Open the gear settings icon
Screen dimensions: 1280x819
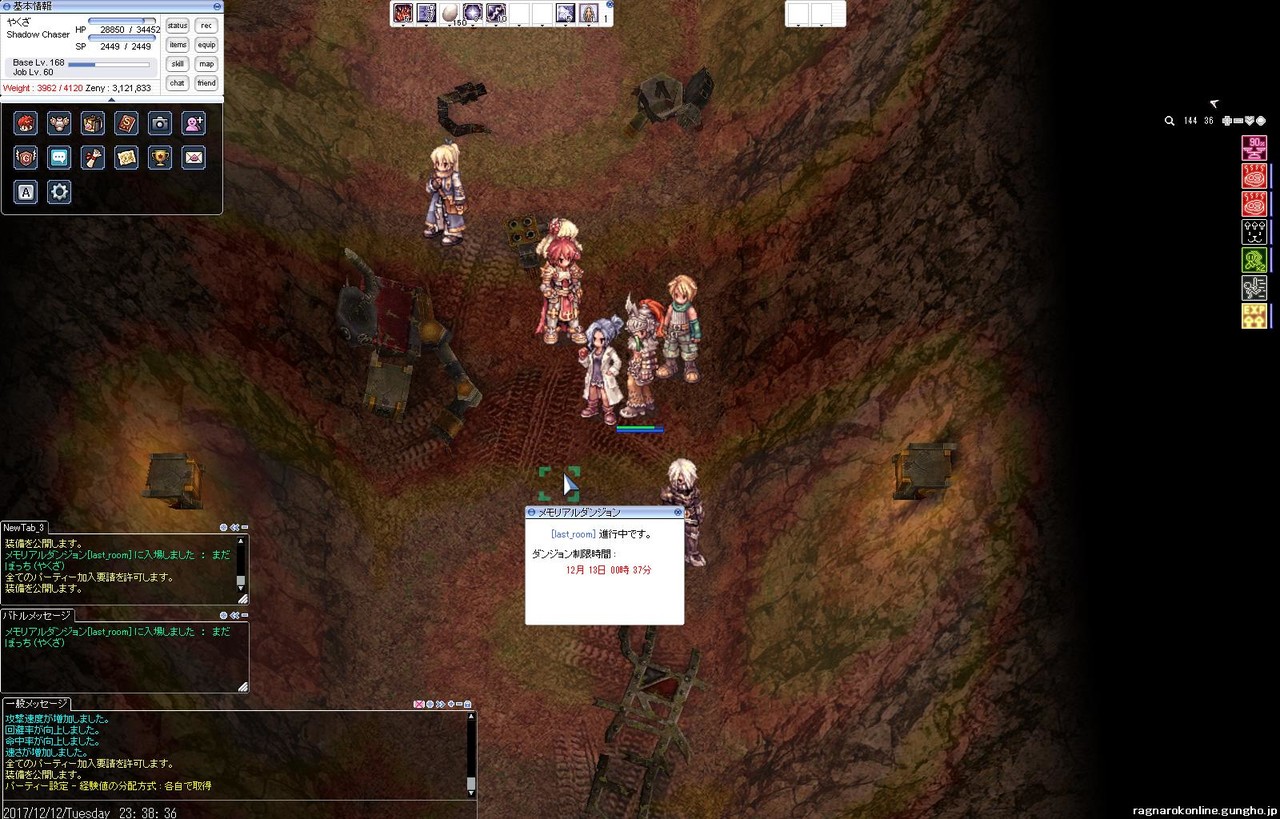point(59,192)
